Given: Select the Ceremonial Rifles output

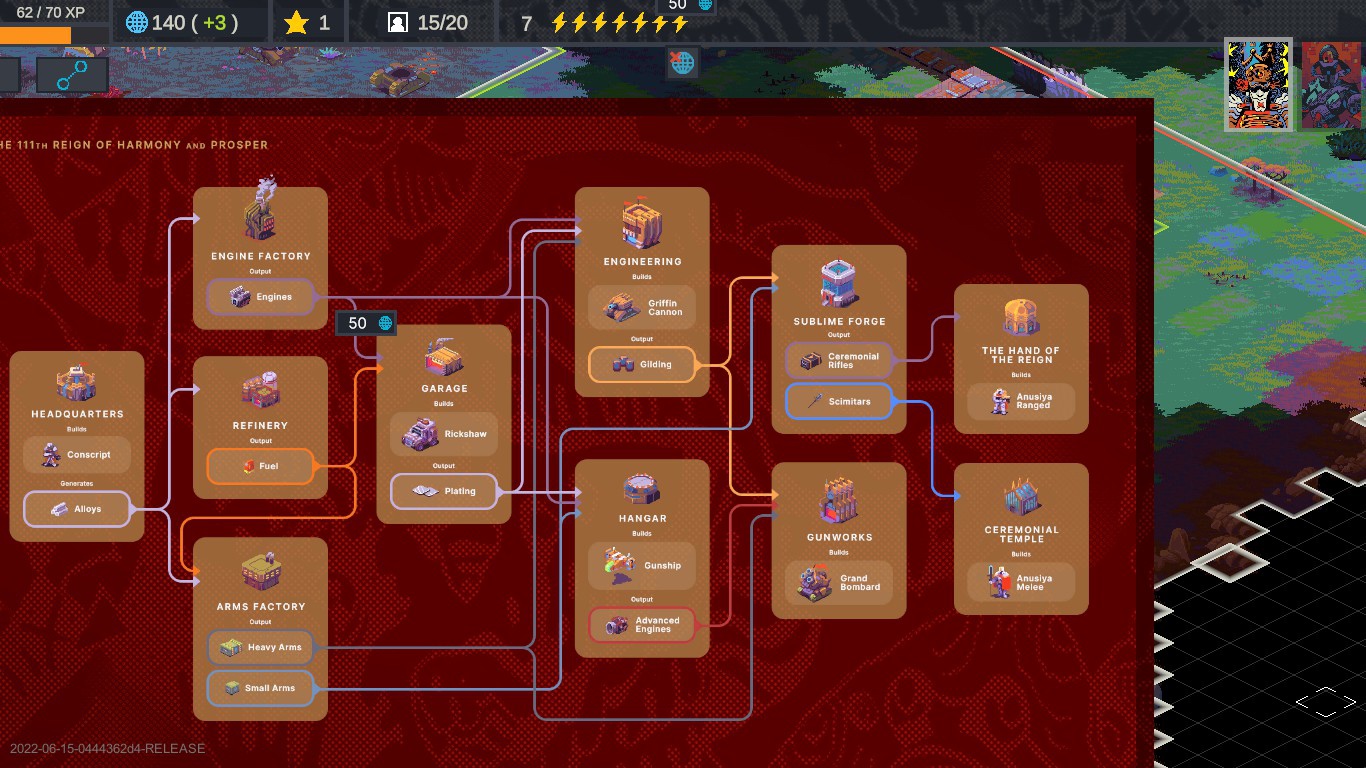Looking at the screenshot, I should [839, 361].
